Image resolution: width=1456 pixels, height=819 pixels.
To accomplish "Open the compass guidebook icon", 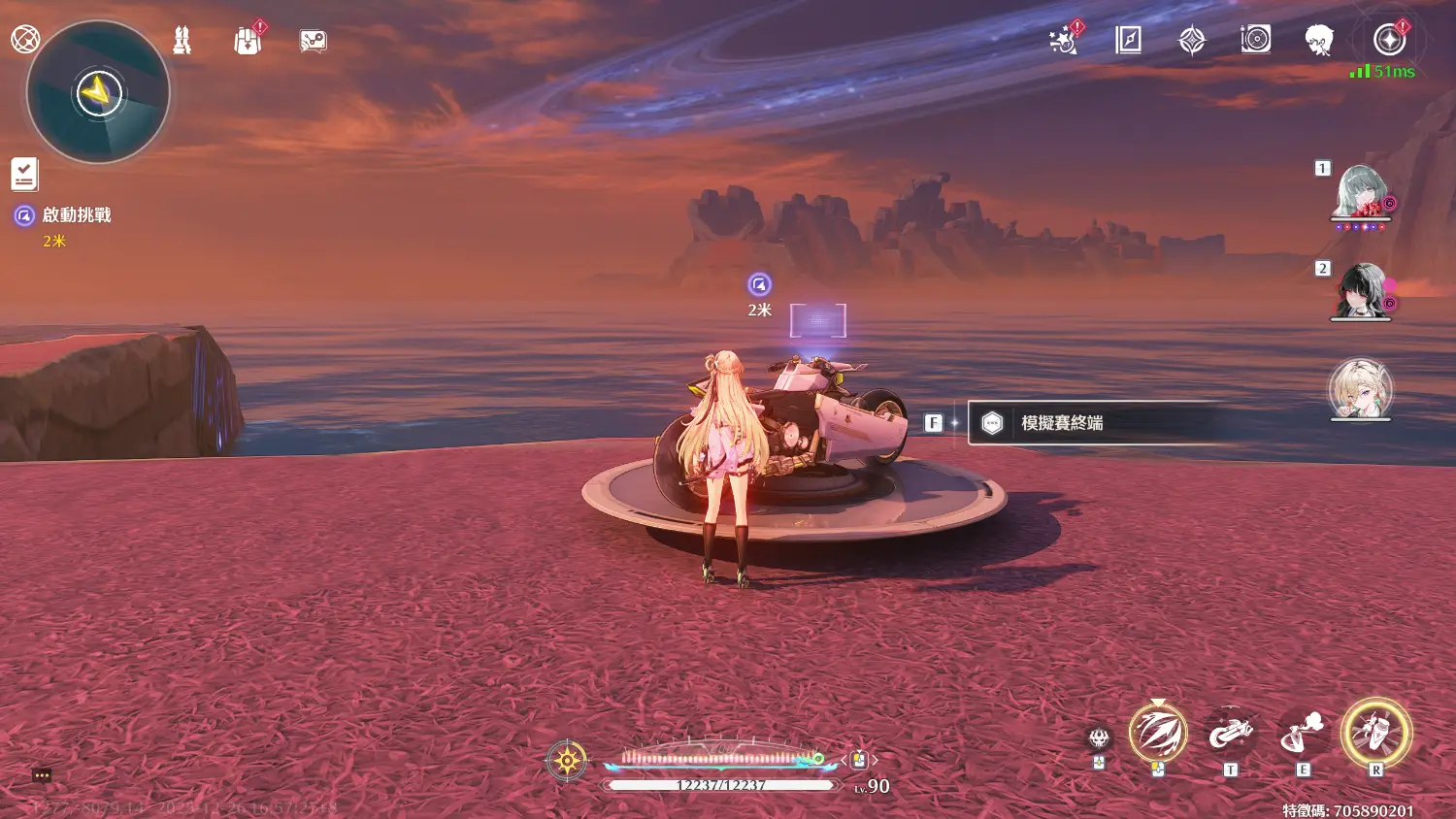I will coord(1128,40).
